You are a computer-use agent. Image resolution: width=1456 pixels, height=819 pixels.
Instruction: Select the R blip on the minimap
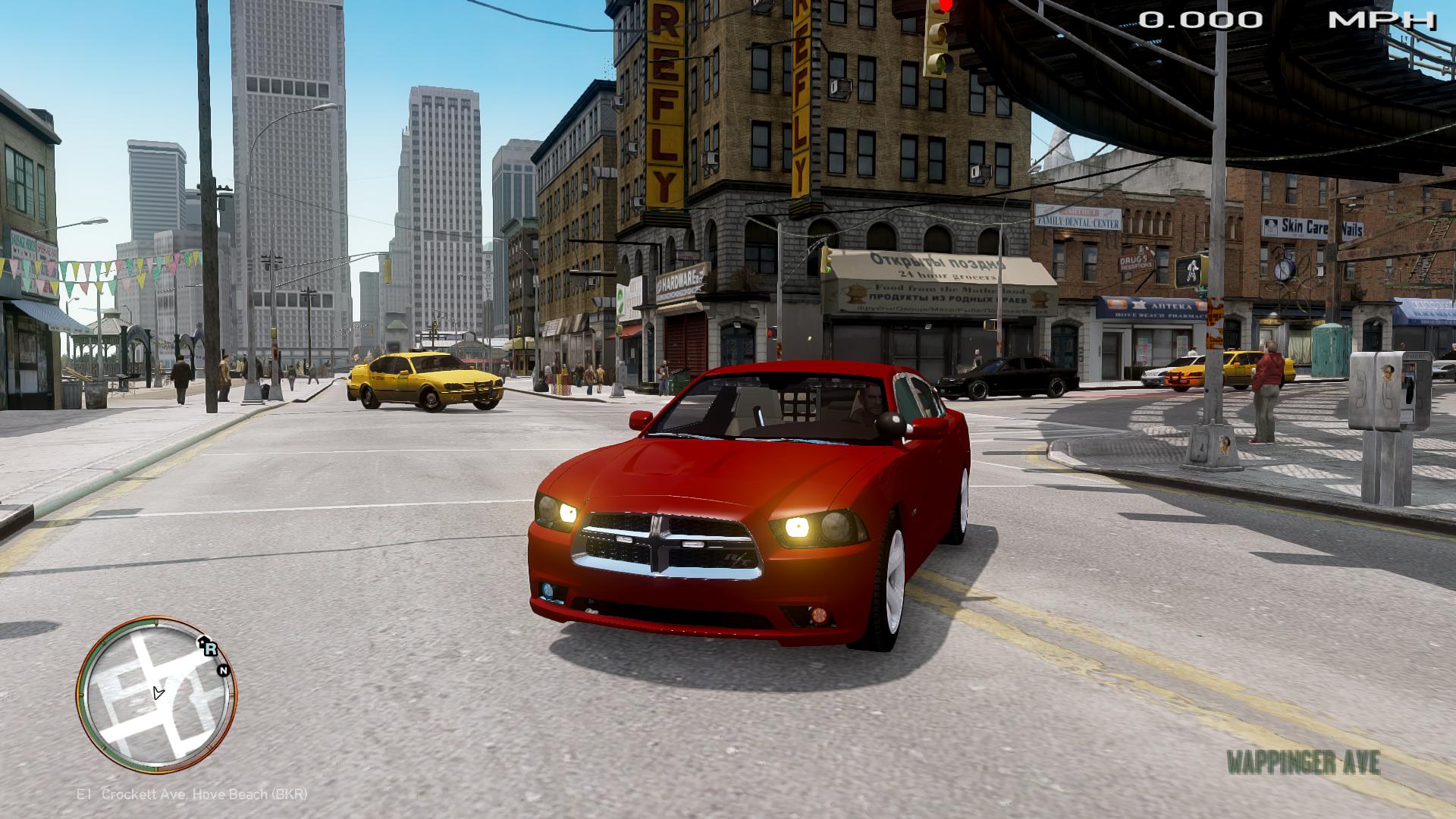click(x=209, y=648)
